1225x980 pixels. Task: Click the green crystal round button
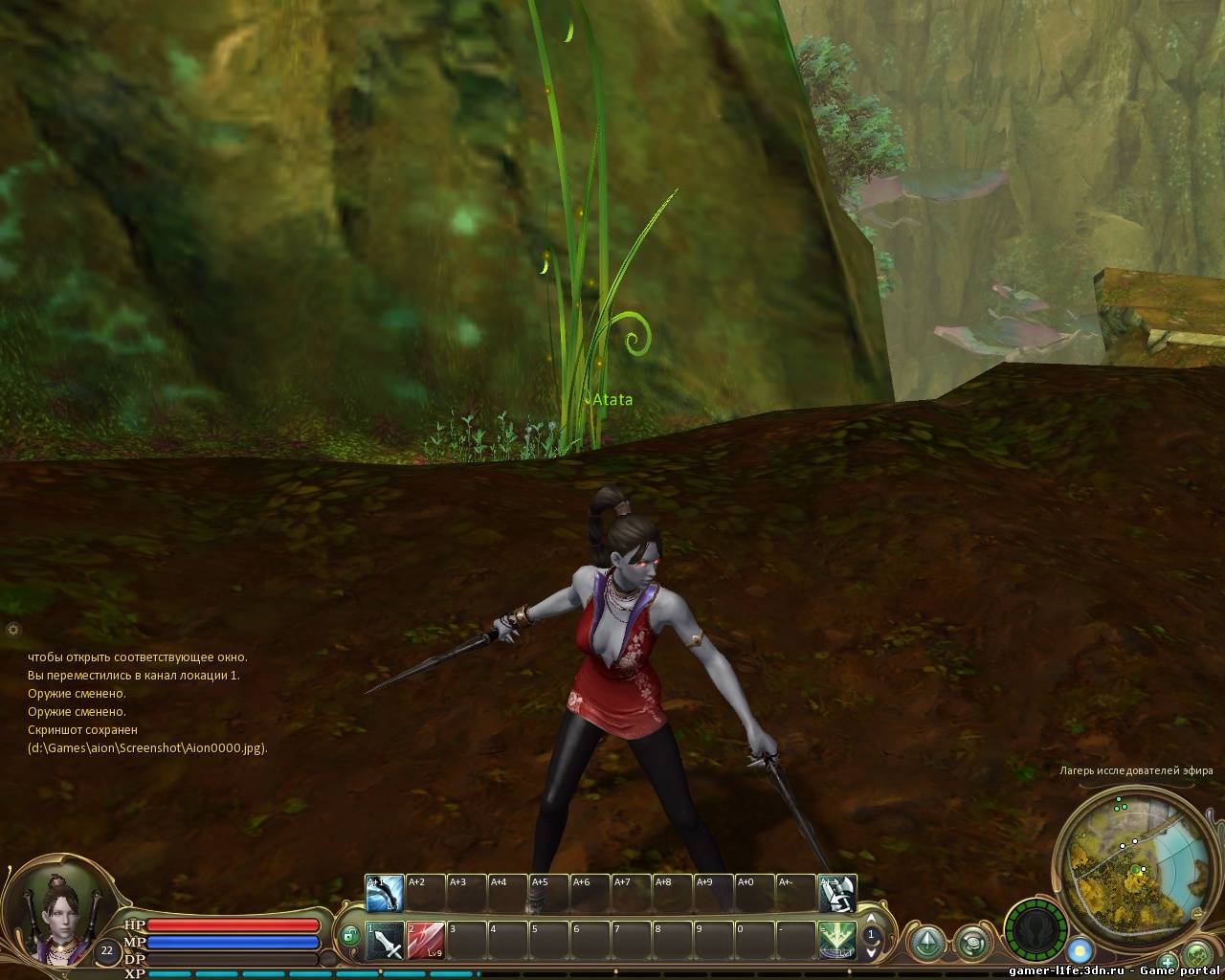point(926,942)
